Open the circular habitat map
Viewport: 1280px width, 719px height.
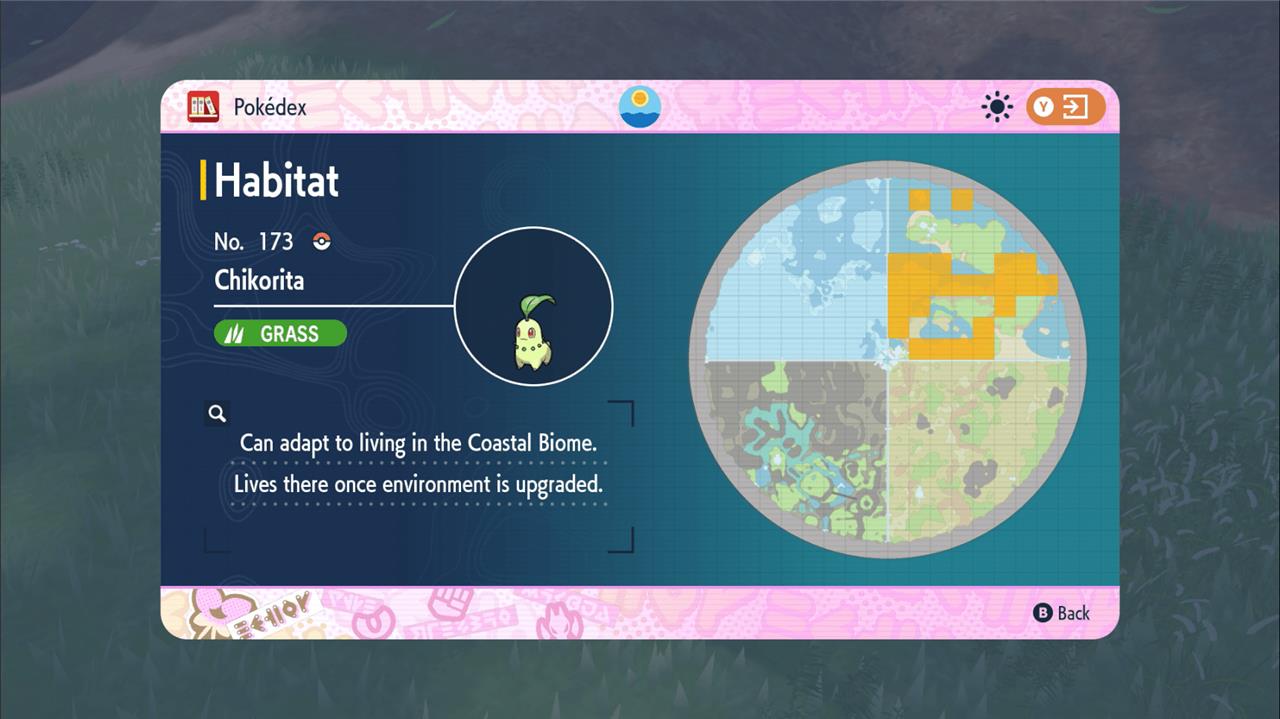887,357
